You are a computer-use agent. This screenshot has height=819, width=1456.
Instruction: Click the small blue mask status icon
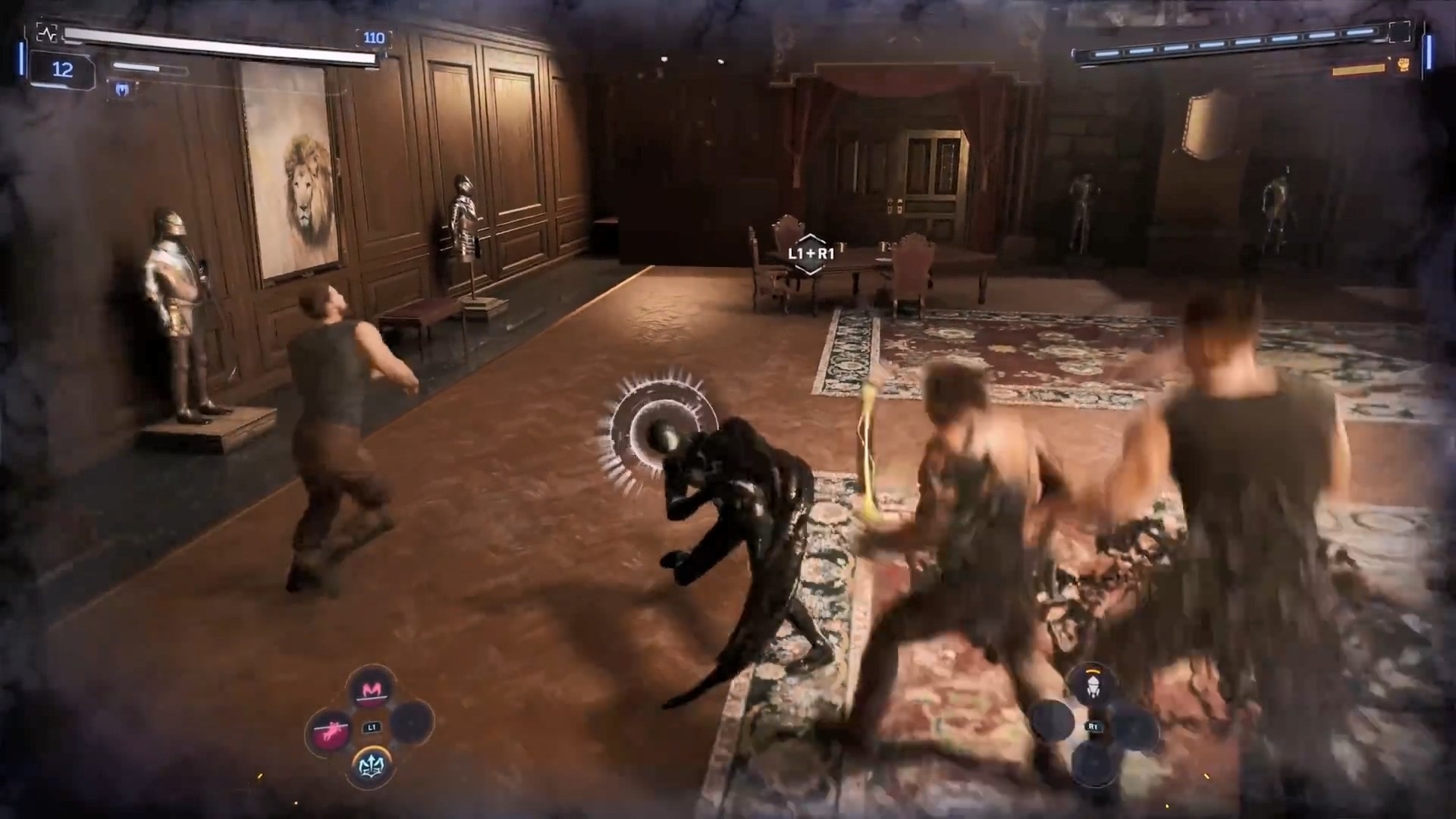(x=123, y=90)
